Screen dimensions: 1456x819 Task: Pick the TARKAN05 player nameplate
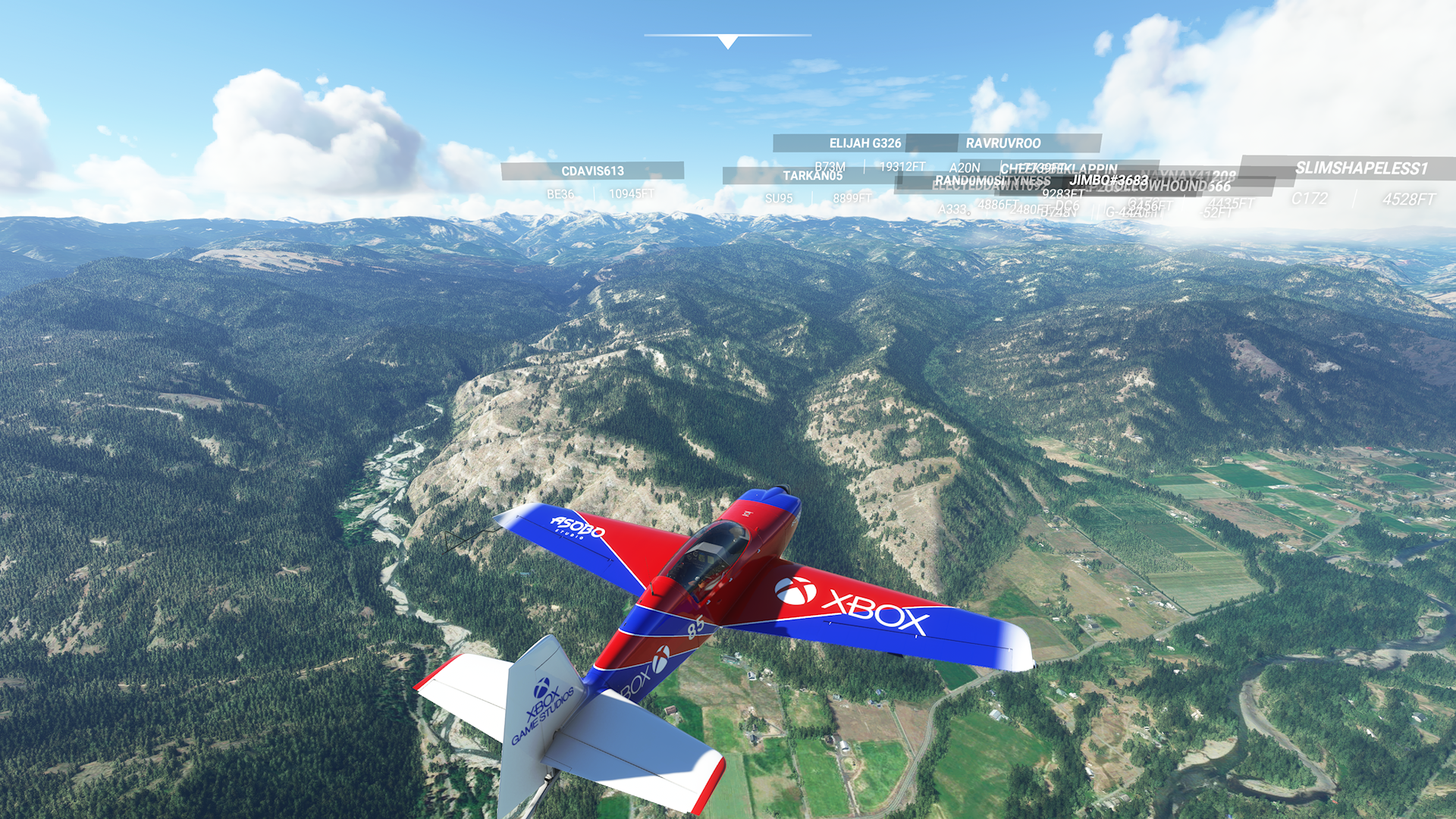pyautogui.click(x=812, y=176)
